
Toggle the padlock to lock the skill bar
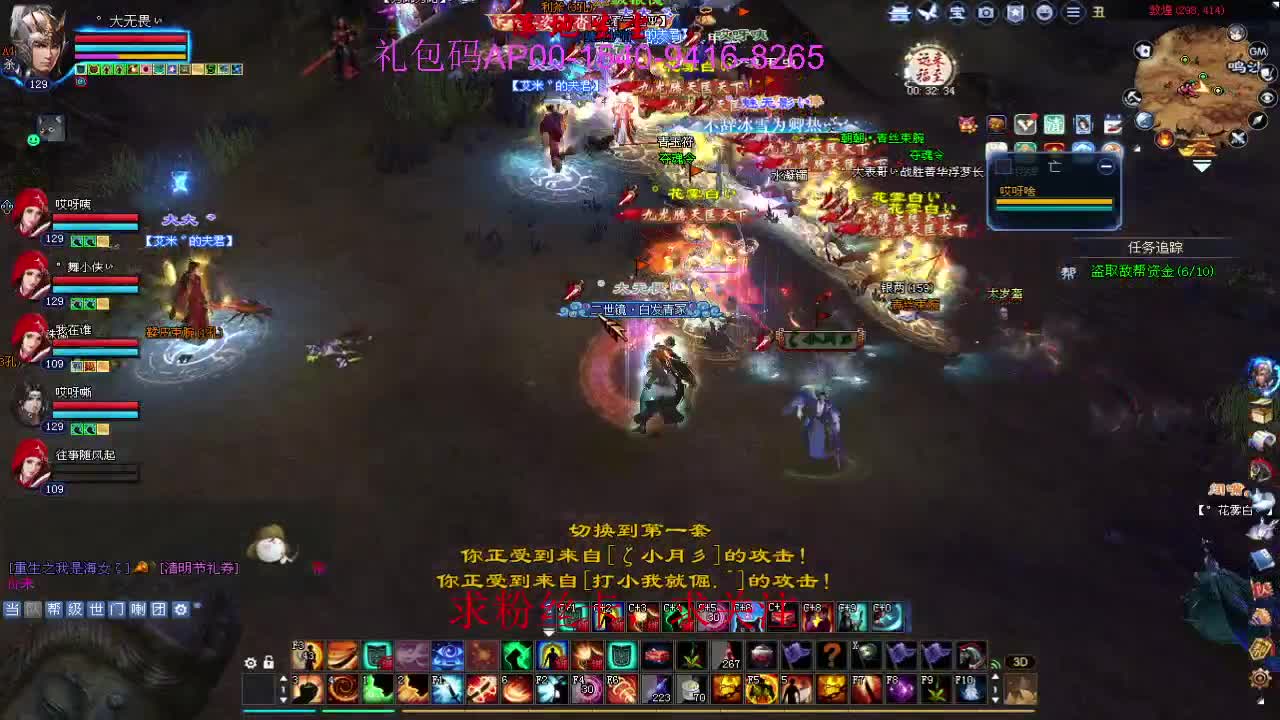[x=268, y=661]
